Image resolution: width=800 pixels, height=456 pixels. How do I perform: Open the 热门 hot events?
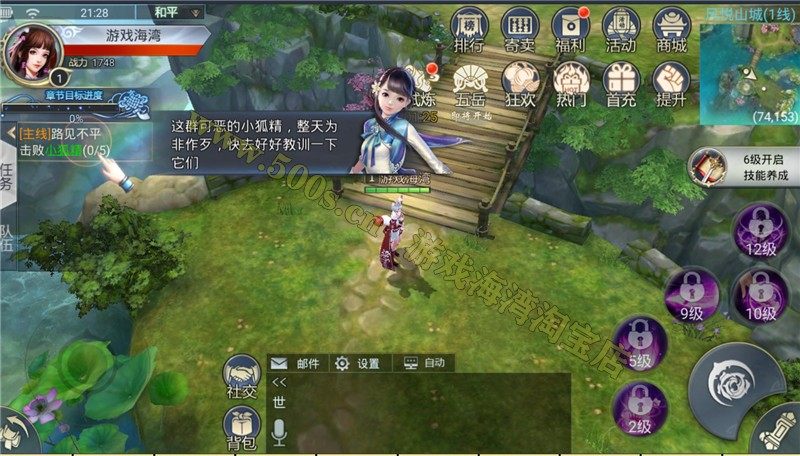[570, 82]
